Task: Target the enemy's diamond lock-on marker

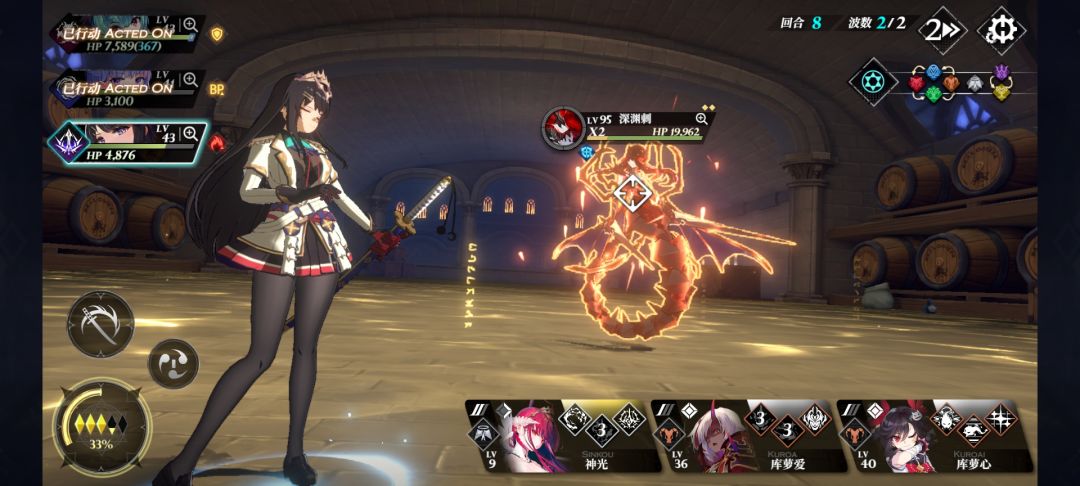Action: click(x=631, y=191)
